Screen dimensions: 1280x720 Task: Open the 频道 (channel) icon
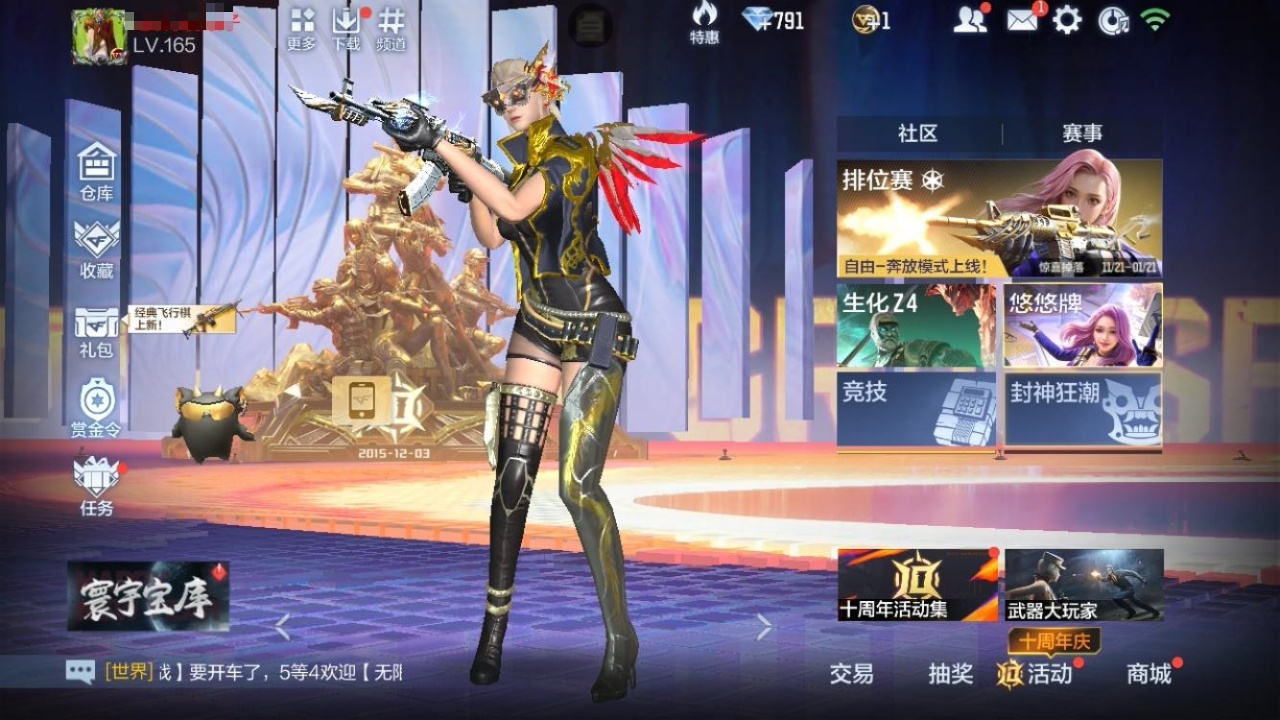[390, 28]
